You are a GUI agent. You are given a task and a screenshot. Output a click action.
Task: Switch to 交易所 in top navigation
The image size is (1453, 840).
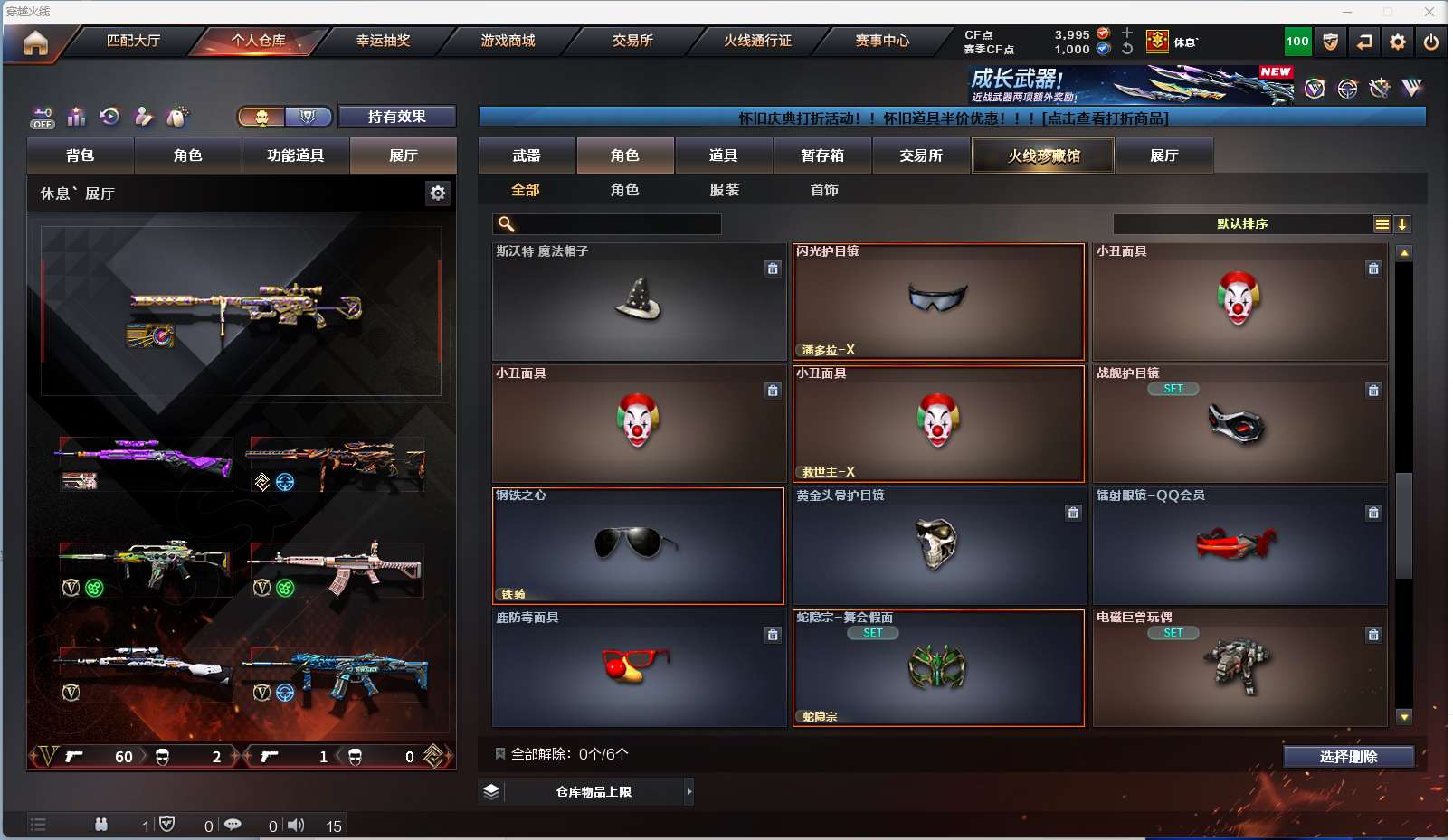click(632, 41)
